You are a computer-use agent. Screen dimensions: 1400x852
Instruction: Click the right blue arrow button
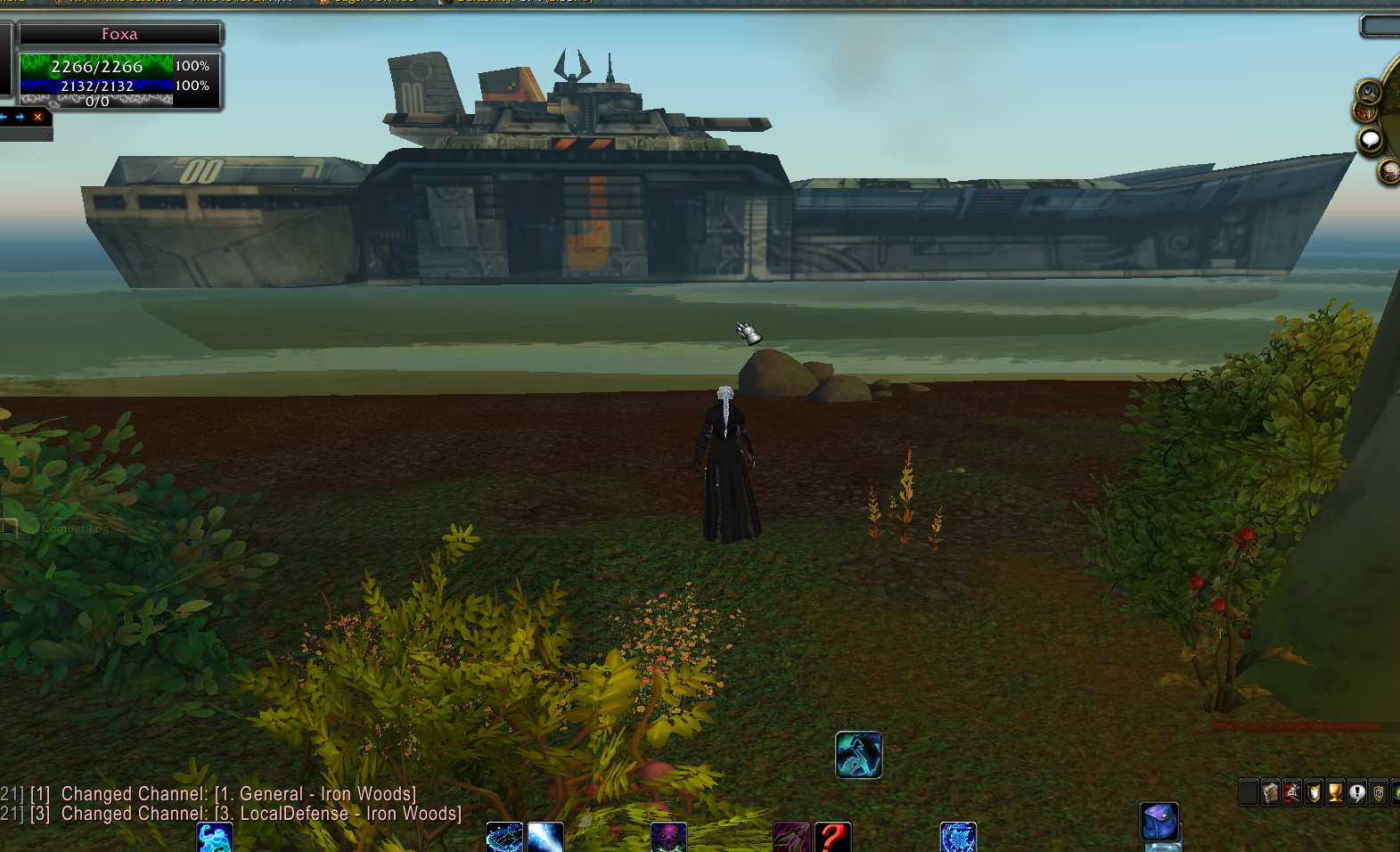(20, 117)
